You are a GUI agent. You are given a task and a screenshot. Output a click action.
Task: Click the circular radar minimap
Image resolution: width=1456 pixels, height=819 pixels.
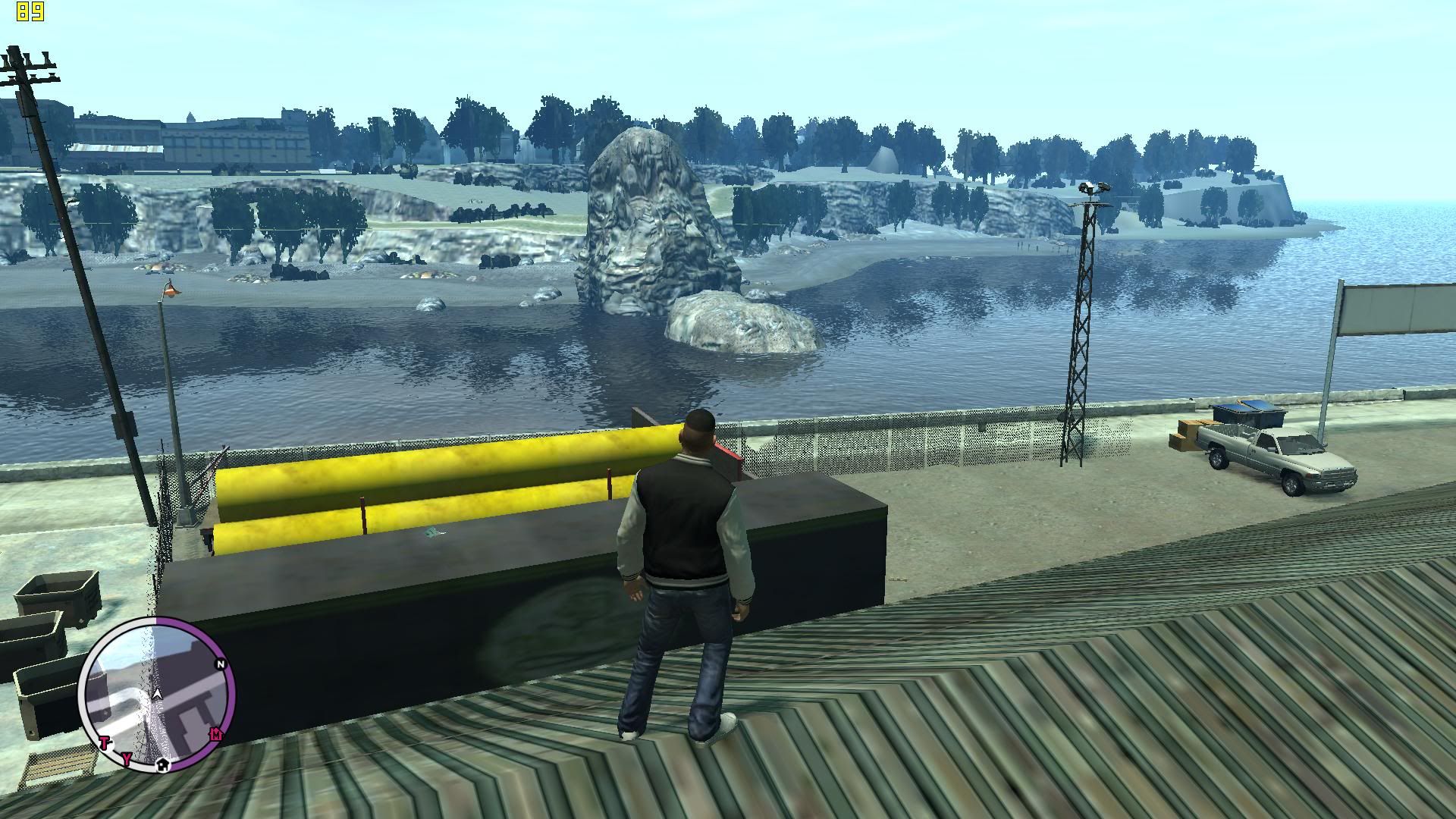[x=157, y=695]
